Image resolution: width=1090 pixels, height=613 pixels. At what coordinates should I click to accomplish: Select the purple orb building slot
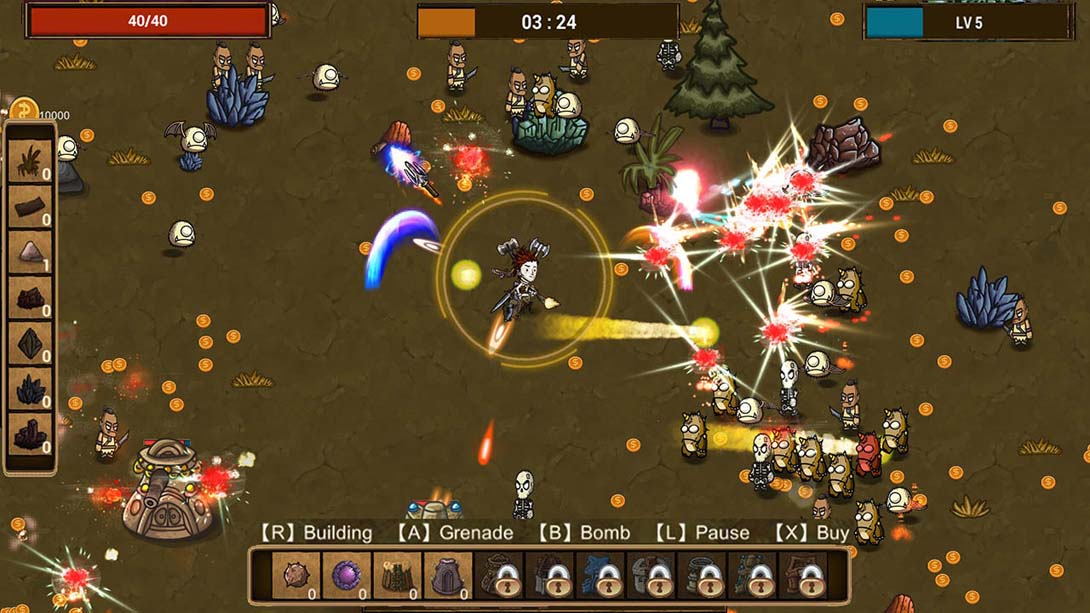pos(348,576)
